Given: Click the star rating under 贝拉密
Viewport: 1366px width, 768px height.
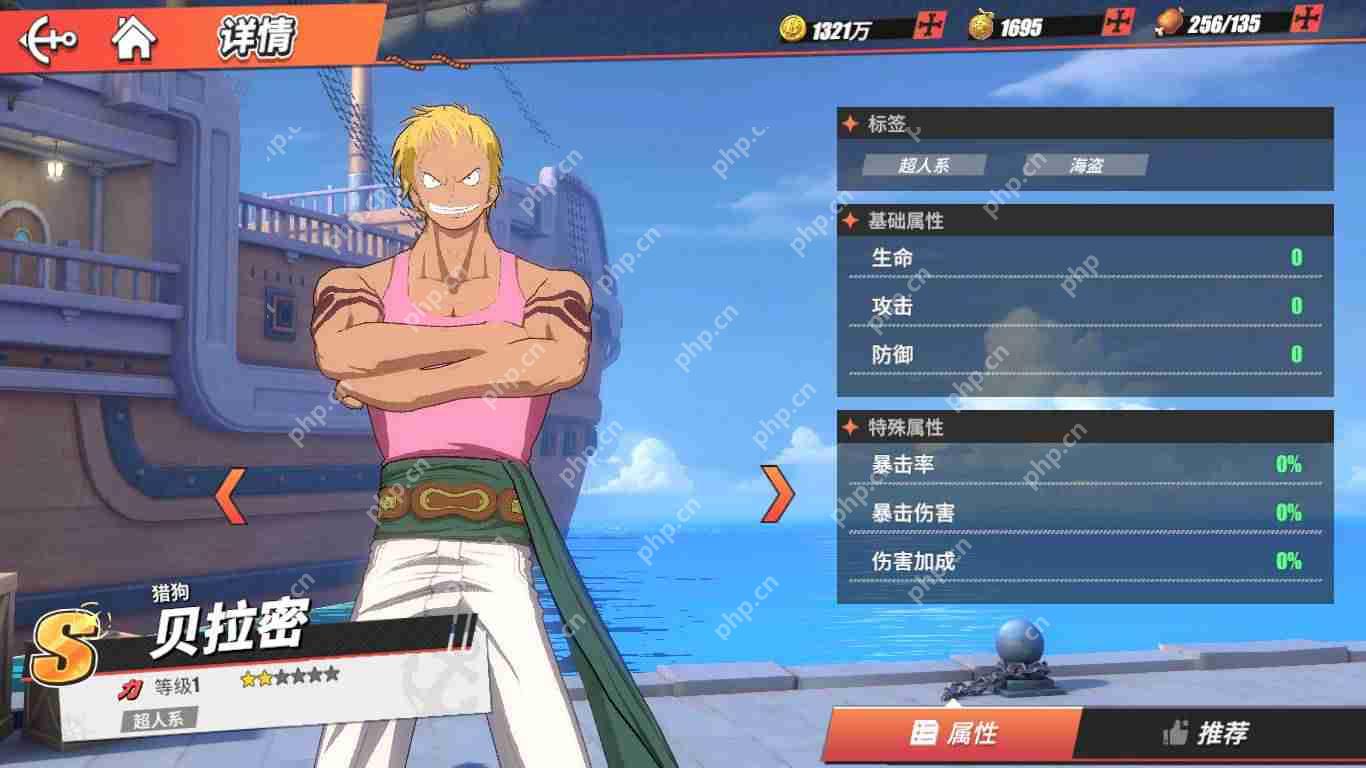Looking at the screenshot, I should (x=286, y=678).
